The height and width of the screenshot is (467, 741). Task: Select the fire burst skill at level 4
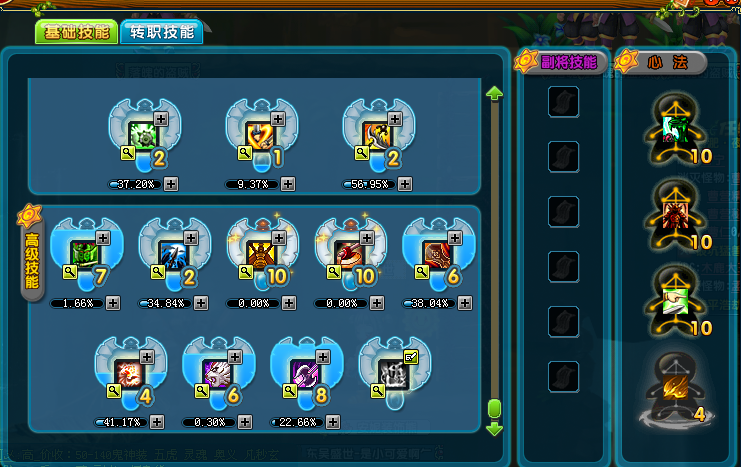click(129, 372)
